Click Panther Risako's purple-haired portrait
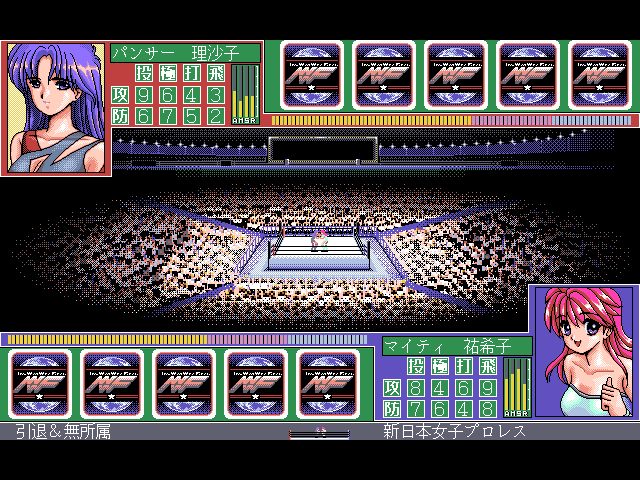640x480 pixels. (x=55, y=108)
